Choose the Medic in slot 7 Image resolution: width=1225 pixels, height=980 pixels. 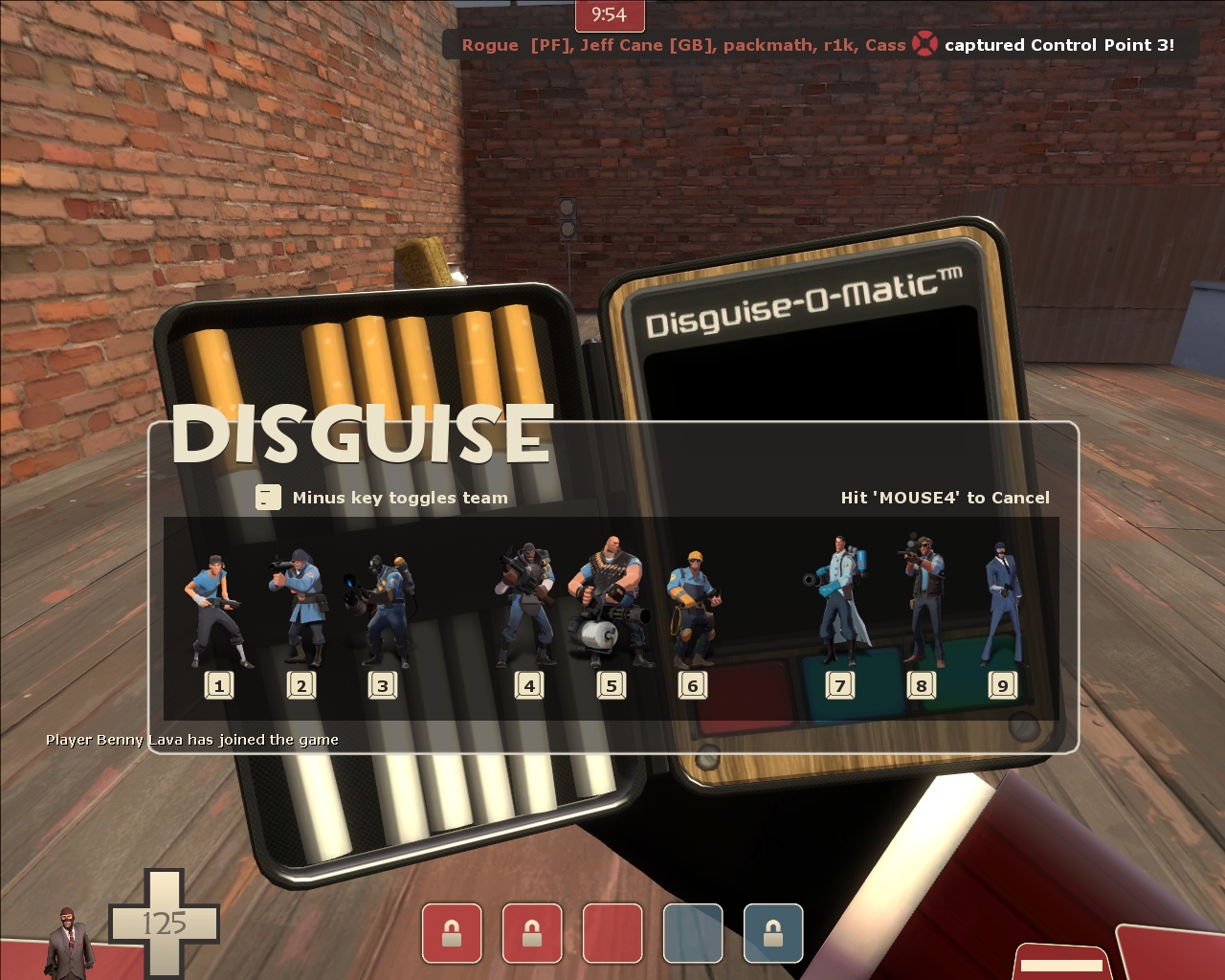(x=838, y=593)
